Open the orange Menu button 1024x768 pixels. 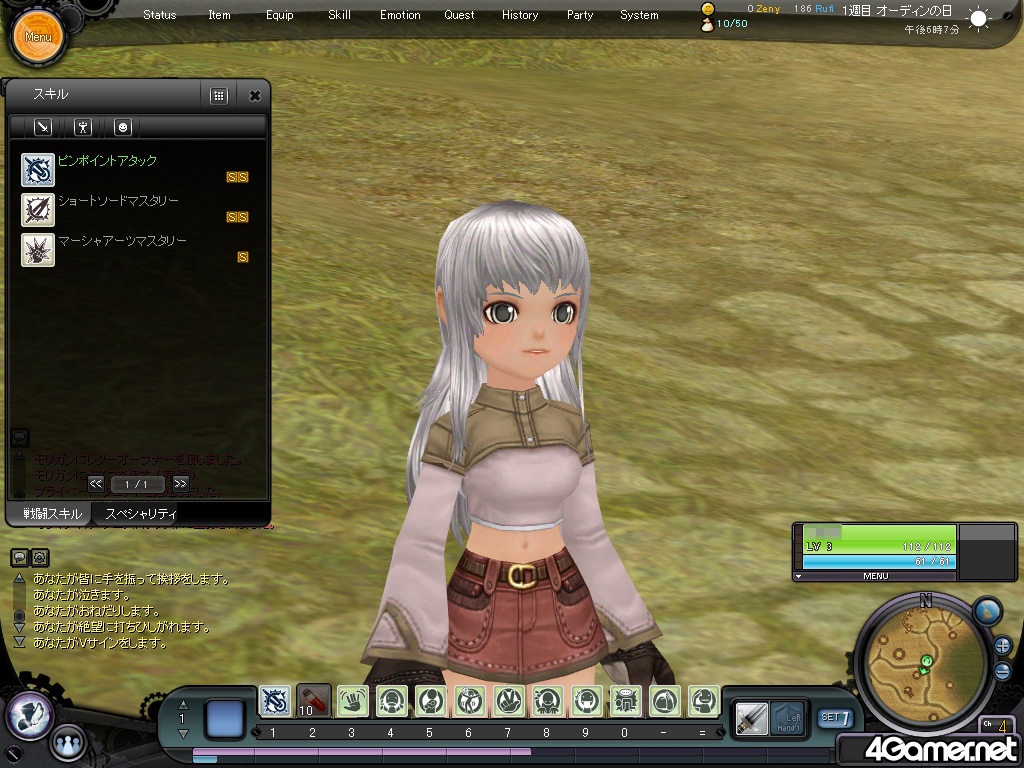[38, 37]
